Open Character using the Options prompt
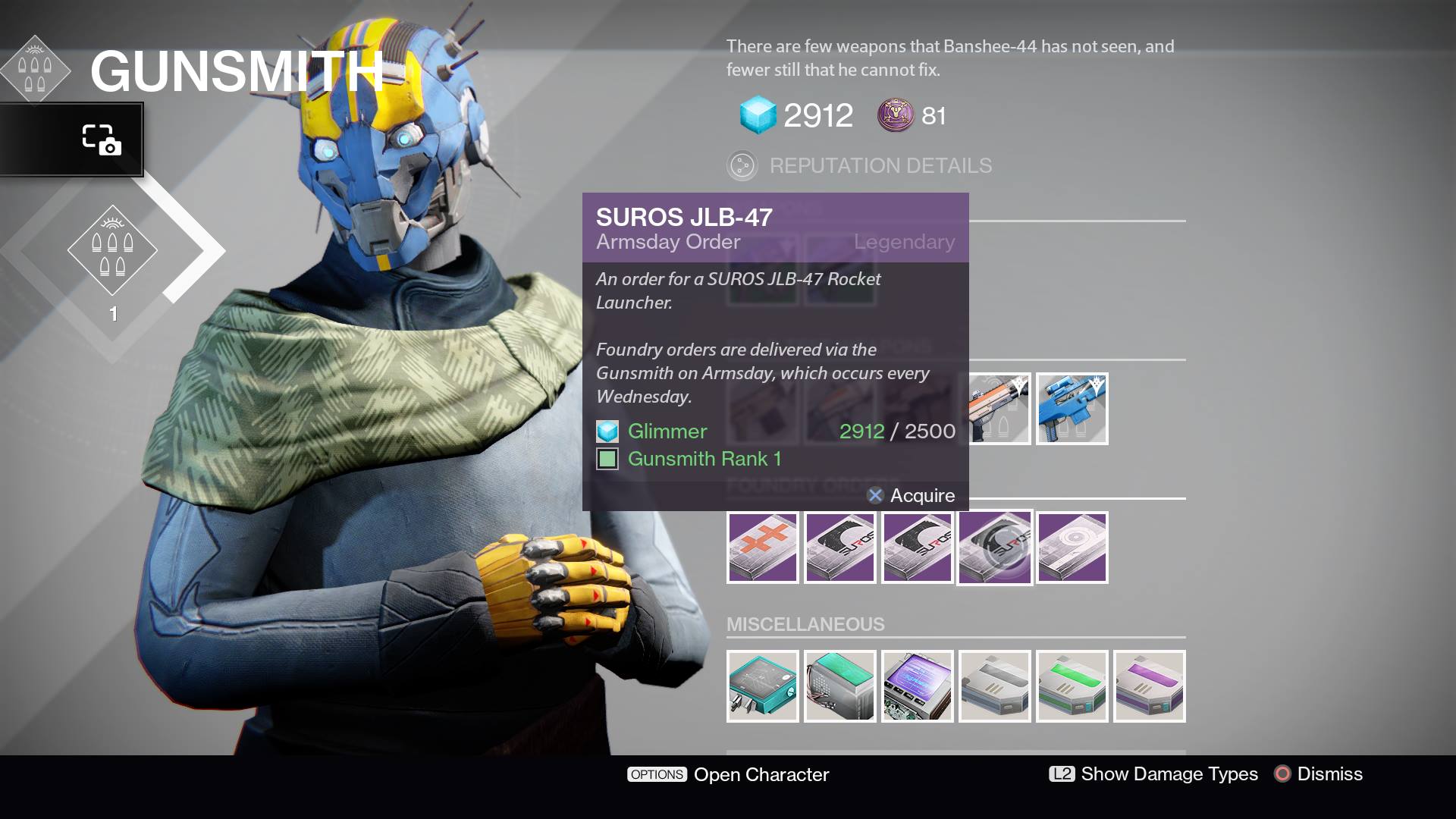The height and width of the screenshot is (819, 1456). pos(728,775)
